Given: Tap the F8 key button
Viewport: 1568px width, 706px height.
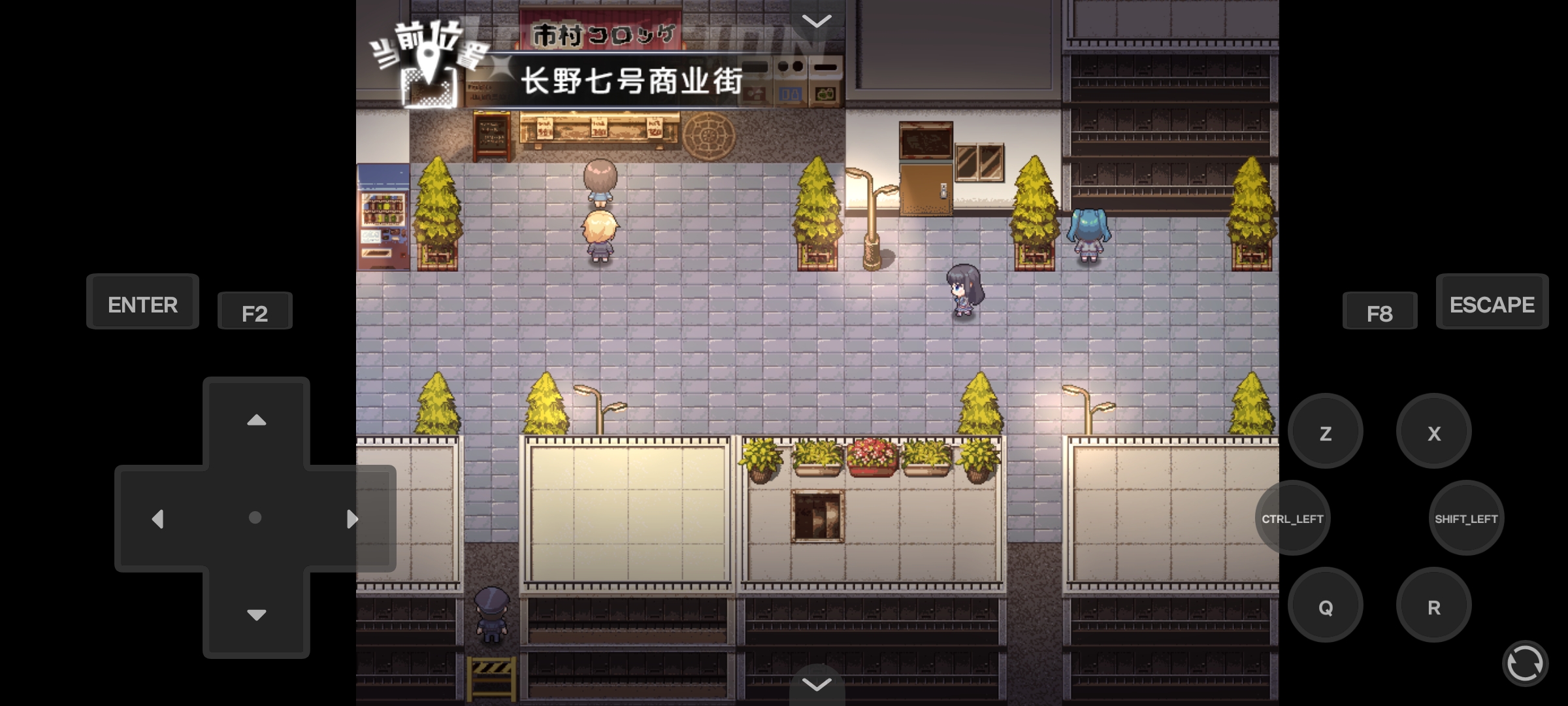Looking at the screenshot, I should point(1379,311).
